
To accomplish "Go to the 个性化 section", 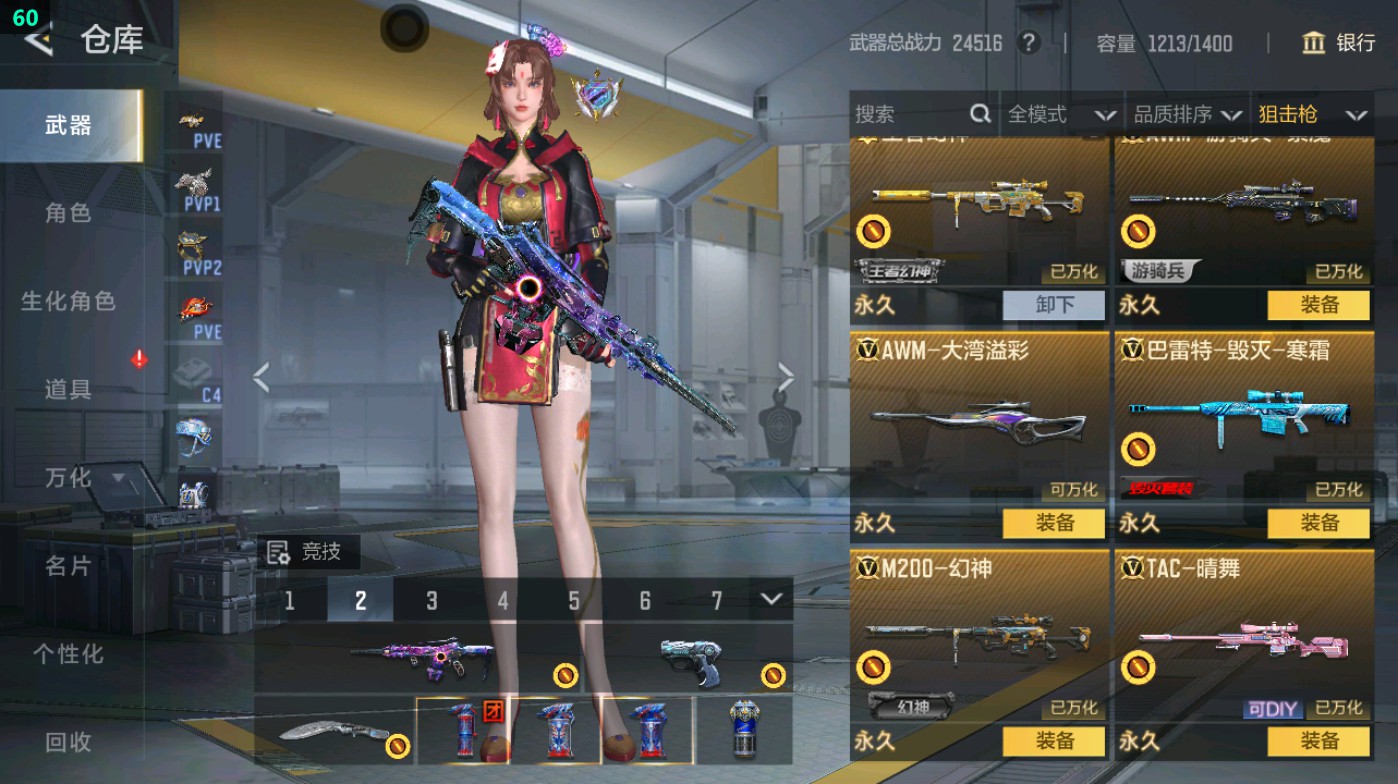I will [68, 654].
